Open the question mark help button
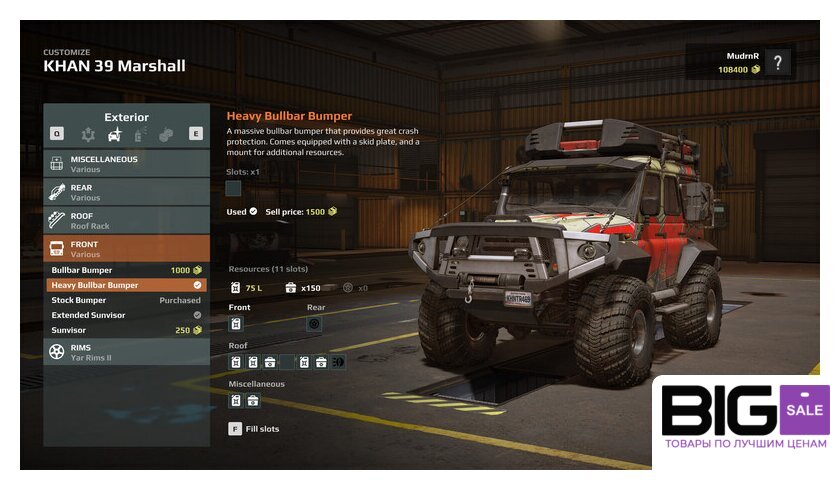 pyautogui.click(x=777, y=63)
